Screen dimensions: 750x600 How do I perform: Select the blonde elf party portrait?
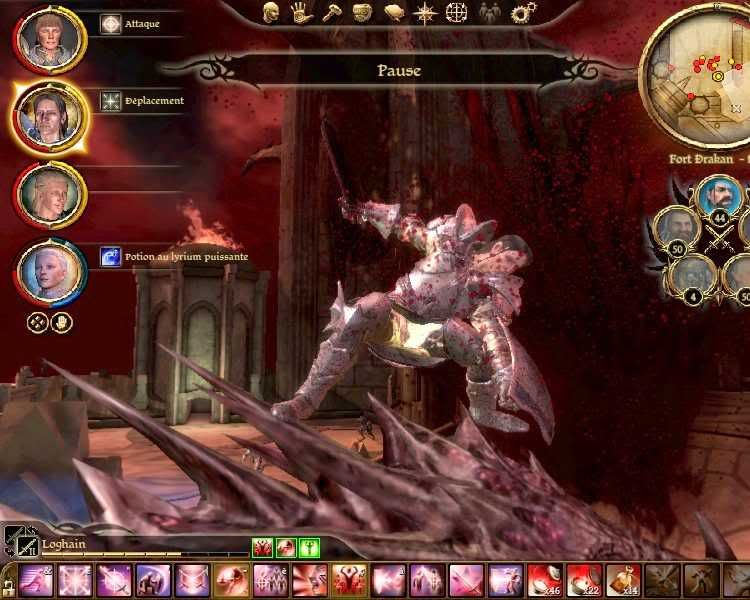(49, 193)
